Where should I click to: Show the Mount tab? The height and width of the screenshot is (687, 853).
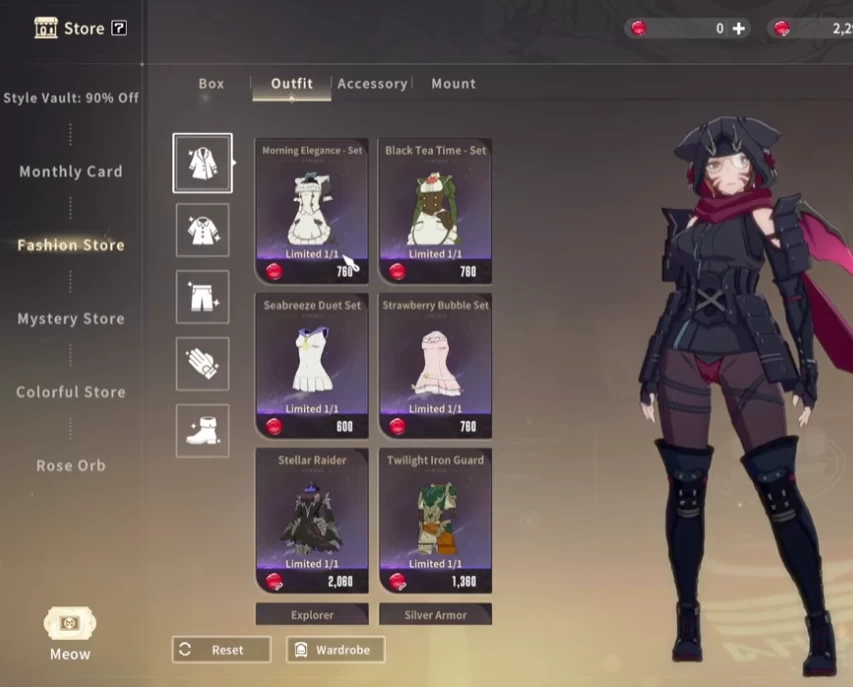(453, 84)
